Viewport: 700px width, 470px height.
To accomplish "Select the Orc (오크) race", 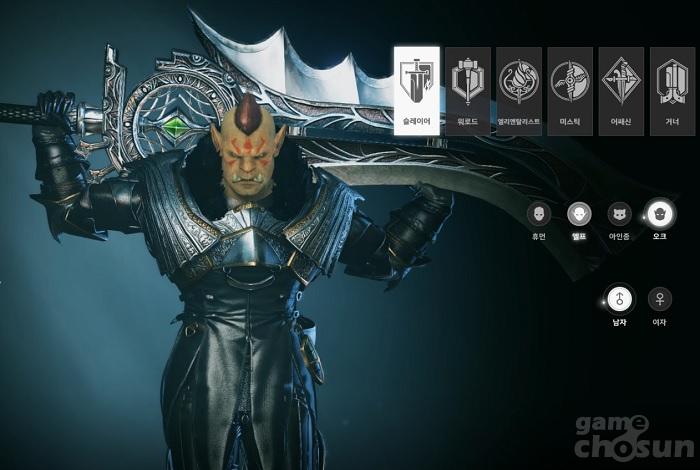I will click(x=659, y=213).
